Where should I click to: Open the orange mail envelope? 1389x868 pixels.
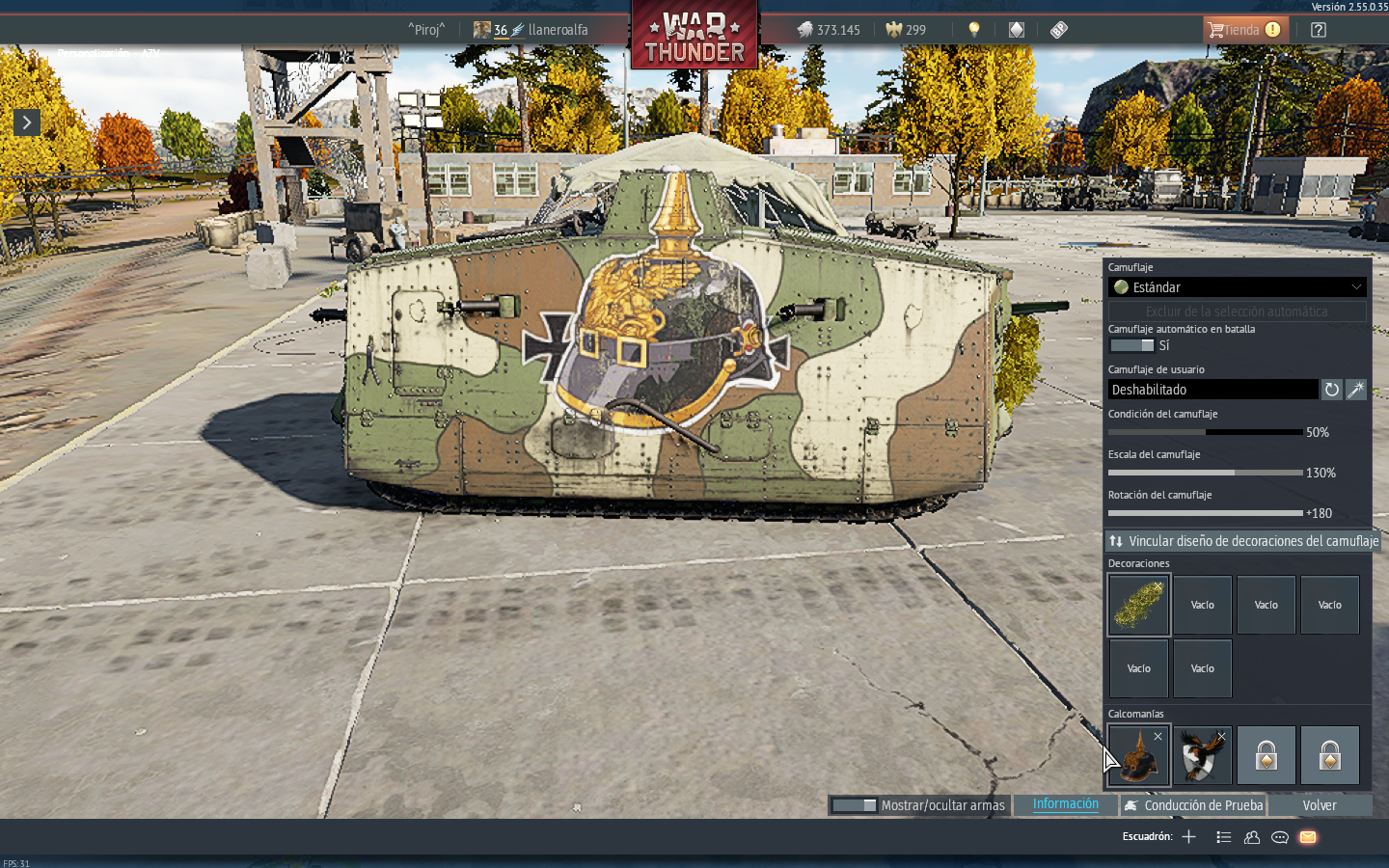1308,837
